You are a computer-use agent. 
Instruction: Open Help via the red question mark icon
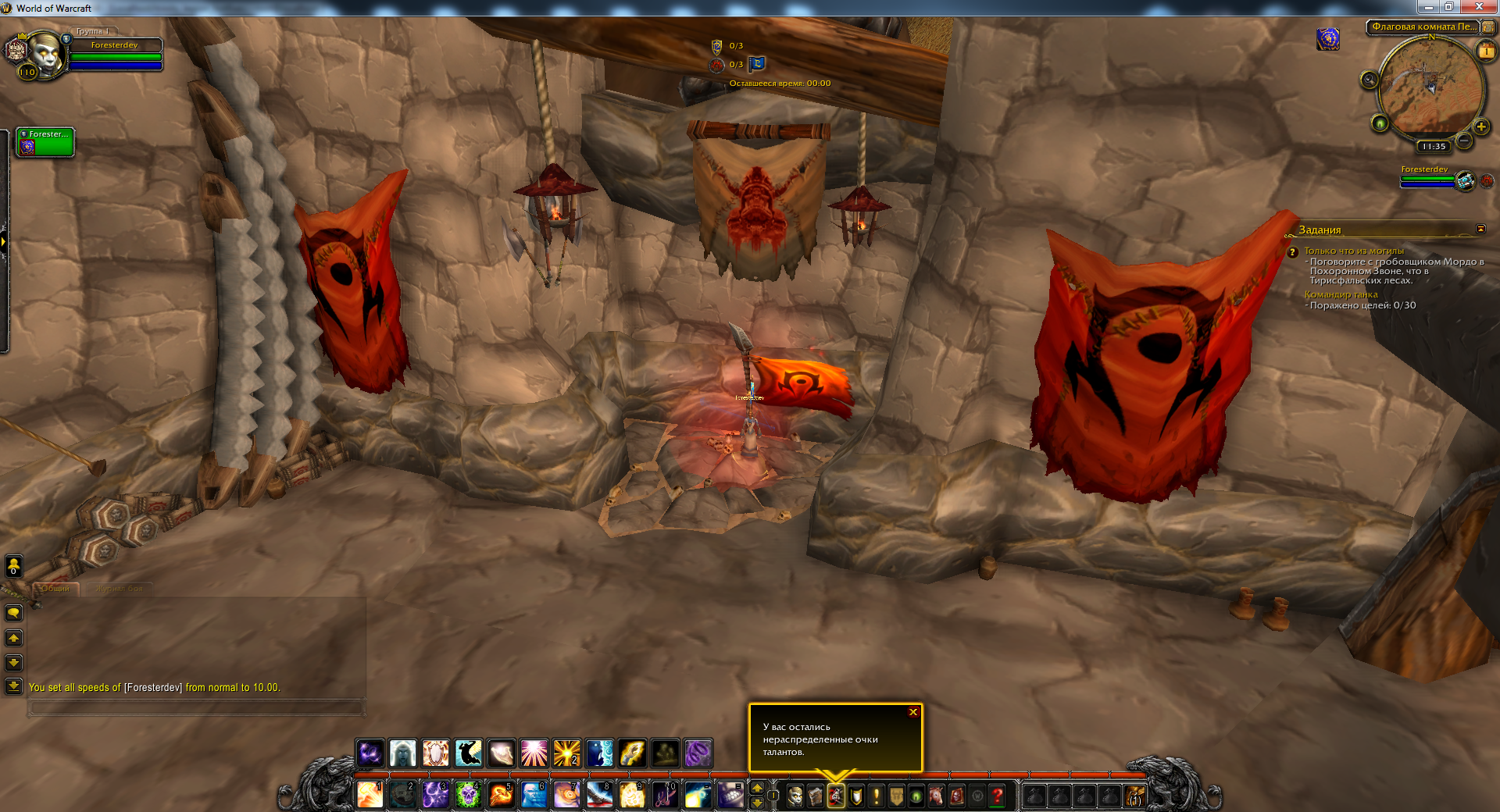click(x=996, y=796)
